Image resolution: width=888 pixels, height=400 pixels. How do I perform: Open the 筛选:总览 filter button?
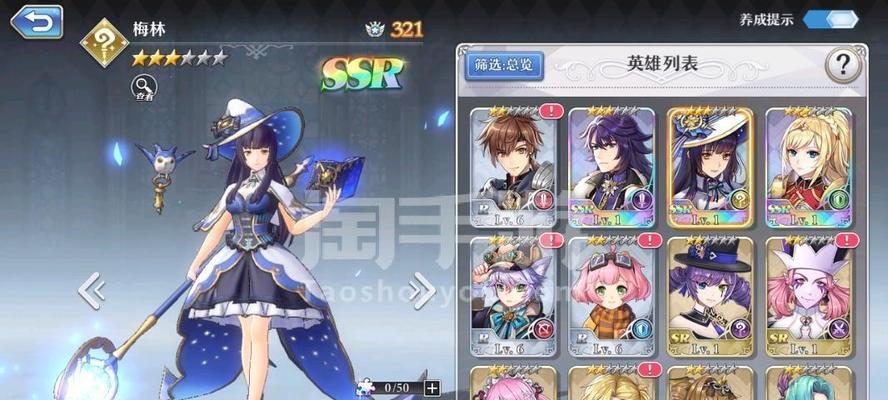(505, 66)
